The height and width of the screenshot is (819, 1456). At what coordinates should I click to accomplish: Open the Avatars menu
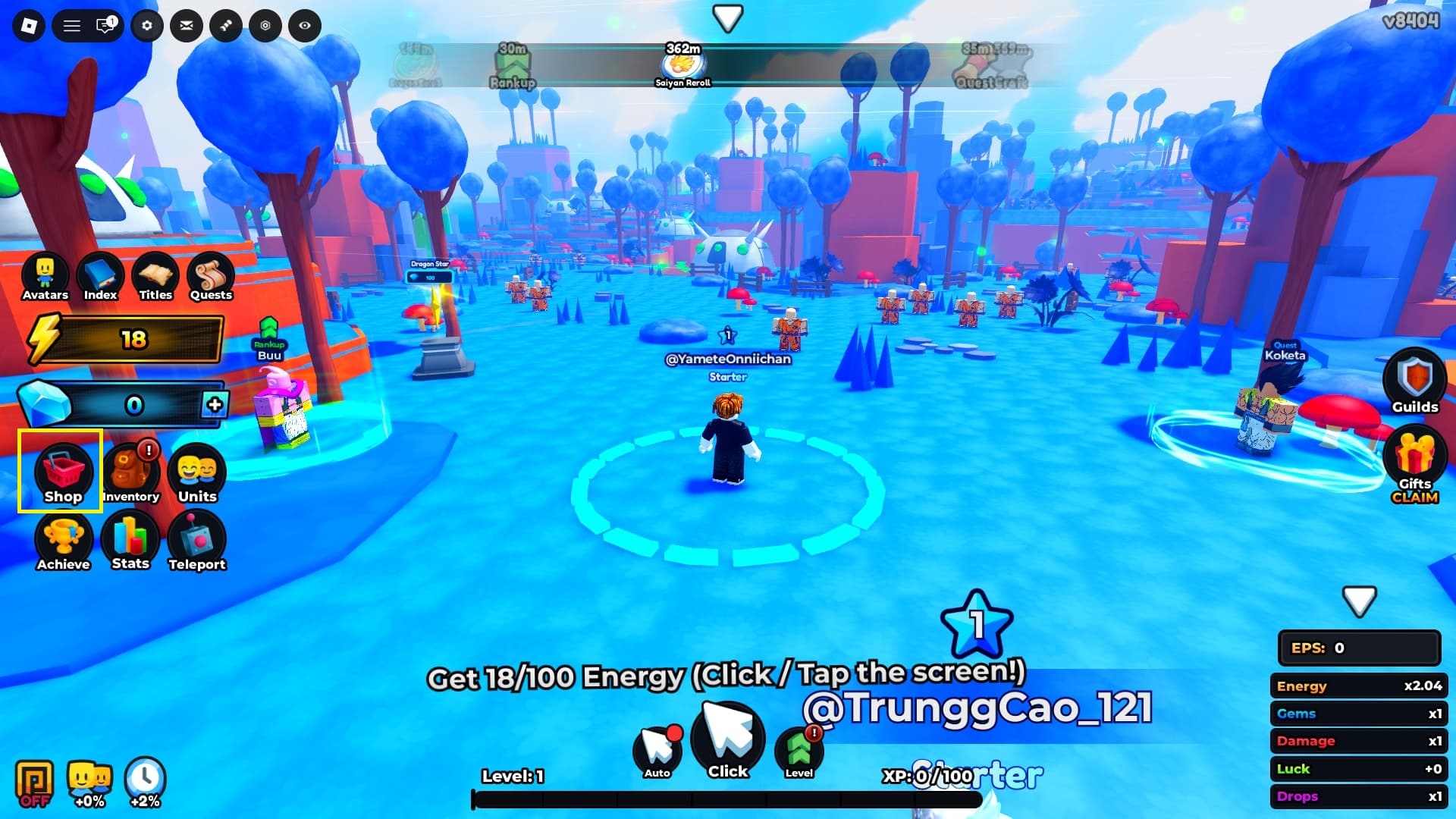(45, 277)
